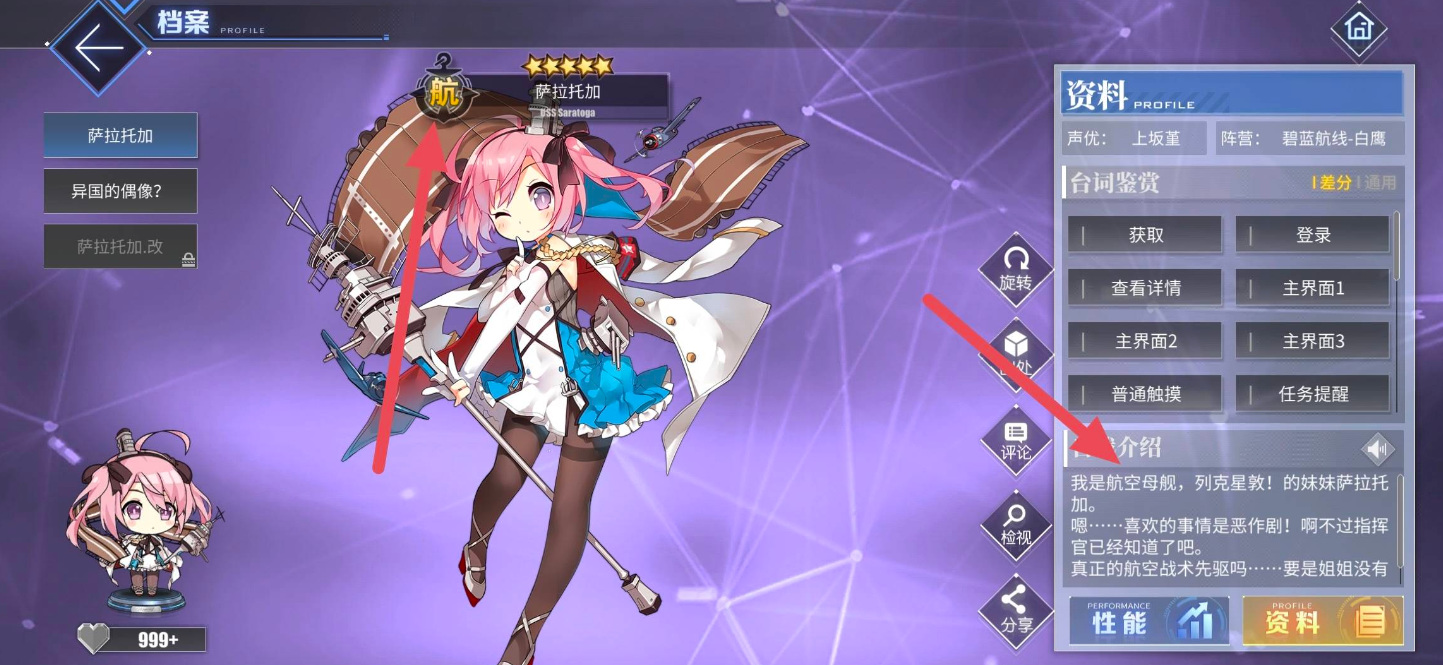Open the 资料 profile tab
This screenshot has height=665, width=1443.
(x=1322, y=621)
